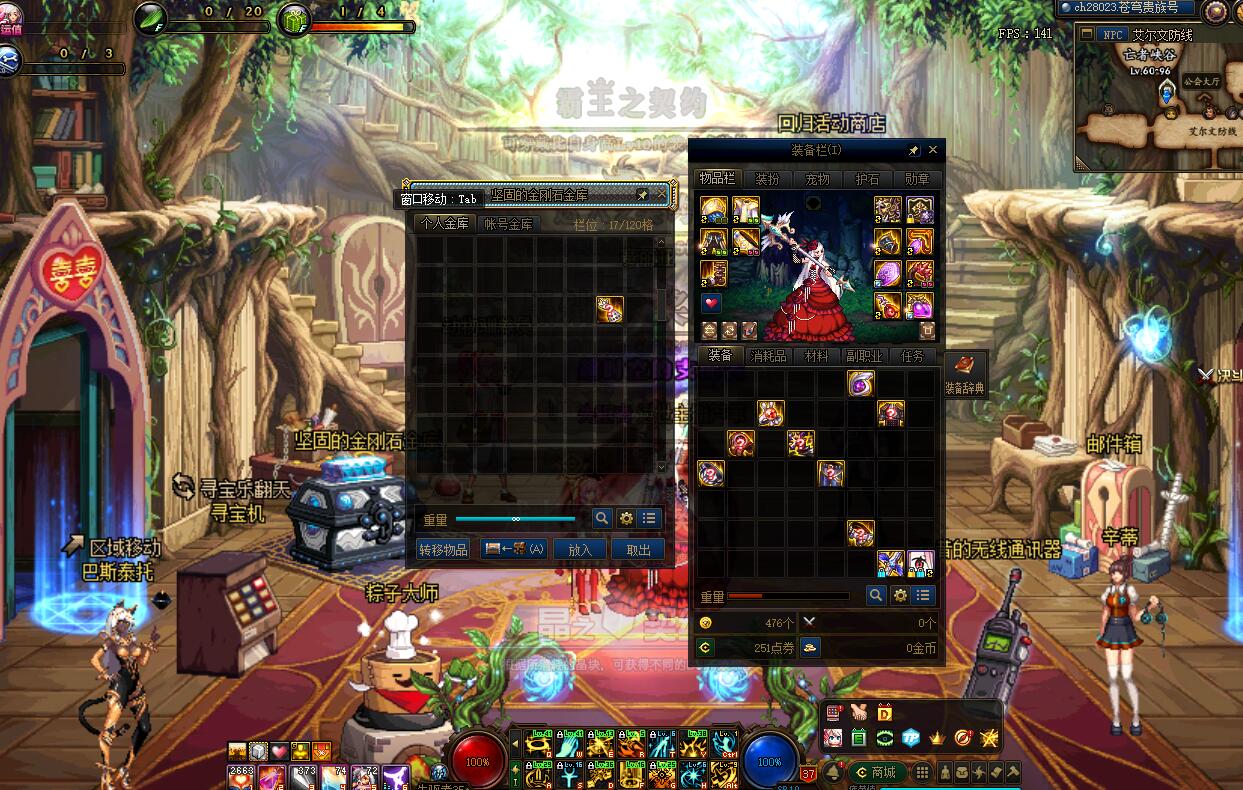Open the 消耗品 consumables category
This screenshot has height=790, width=1243.
(768, 356)
